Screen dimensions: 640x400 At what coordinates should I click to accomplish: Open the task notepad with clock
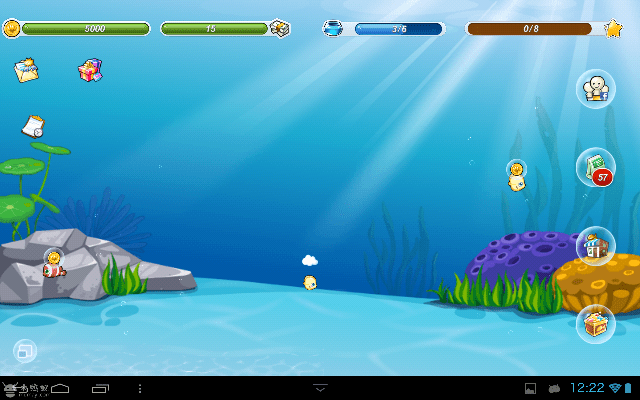[33, 126]
